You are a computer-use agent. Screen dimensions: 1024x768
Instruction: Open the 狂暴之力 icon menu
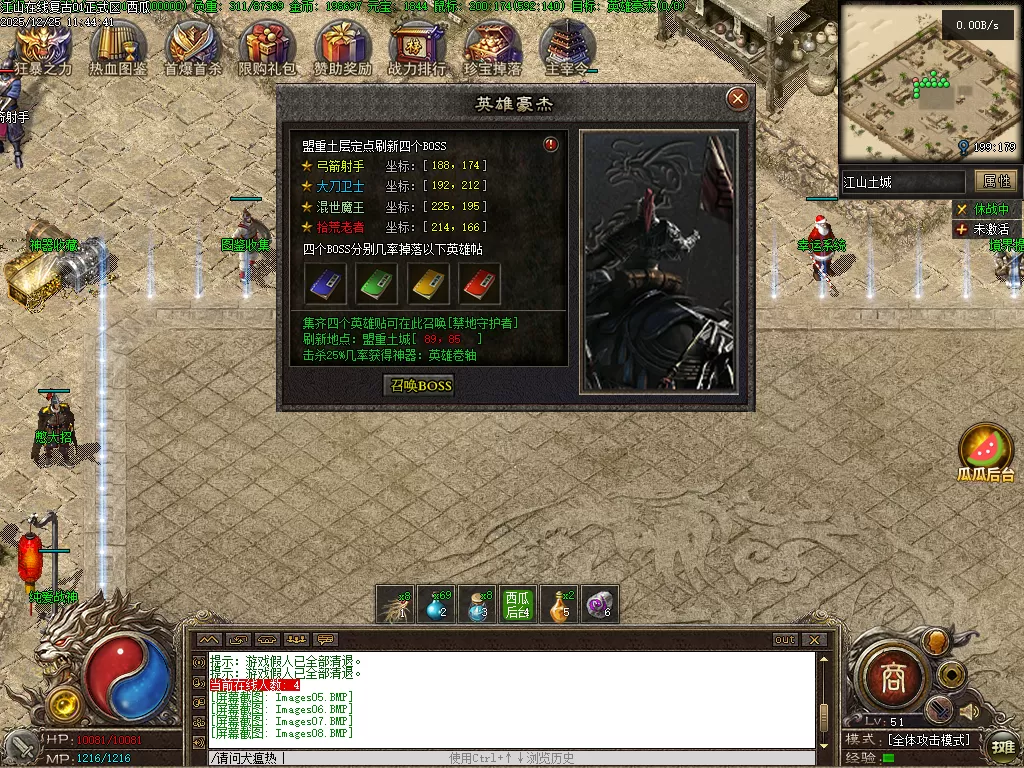pyautogui.click(x=43, y=46)
